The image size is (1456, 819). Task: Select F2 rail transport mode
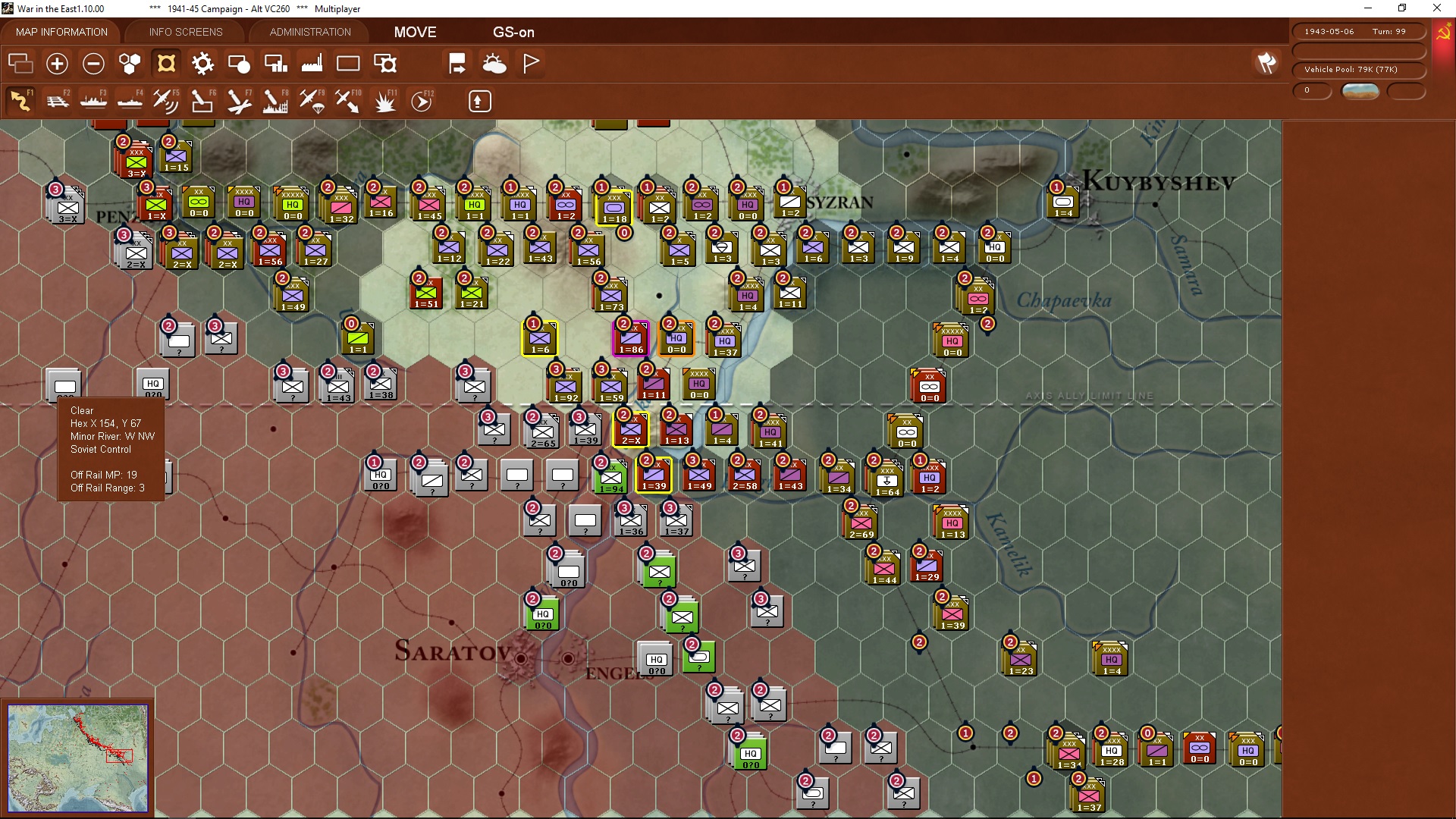(x=58, y=101)
